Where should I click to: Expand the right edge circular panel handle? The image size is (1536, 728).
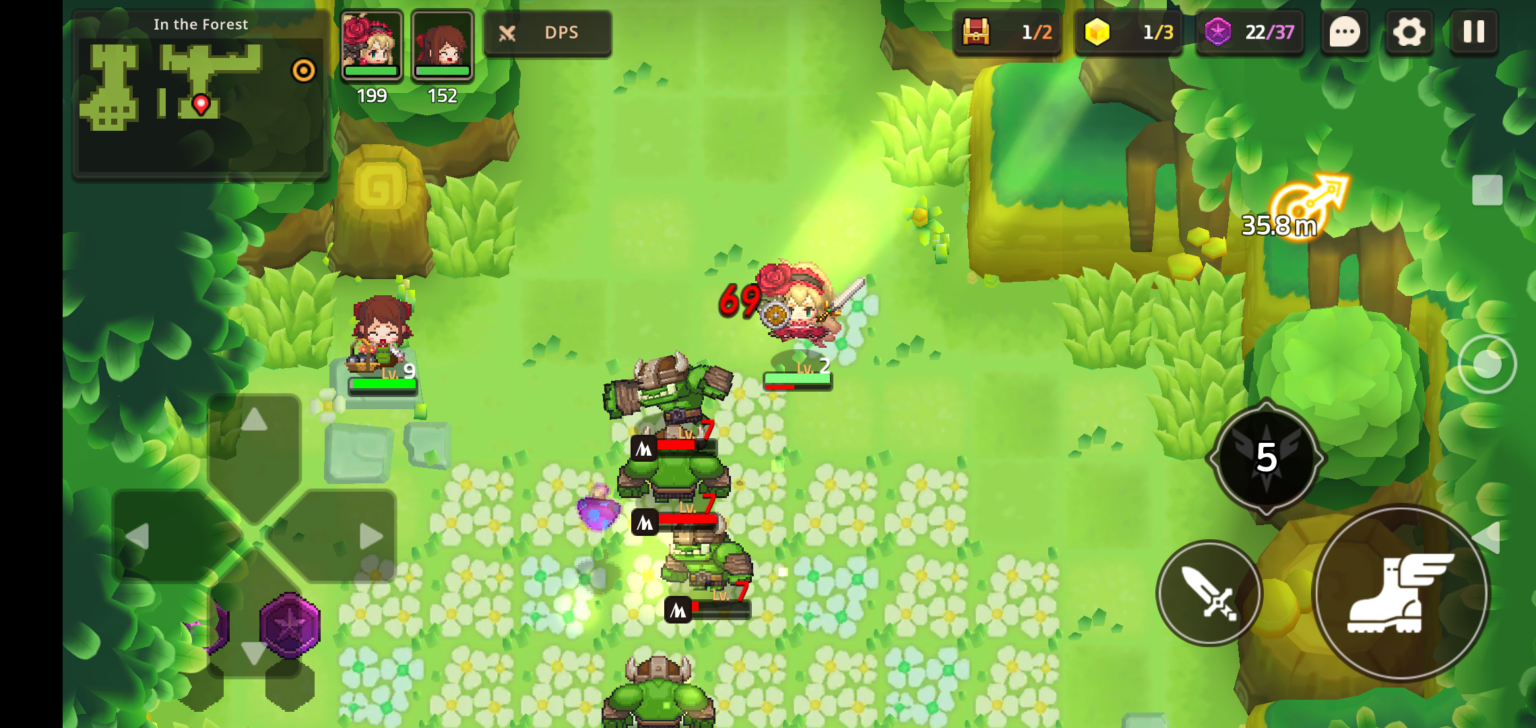1490,363
